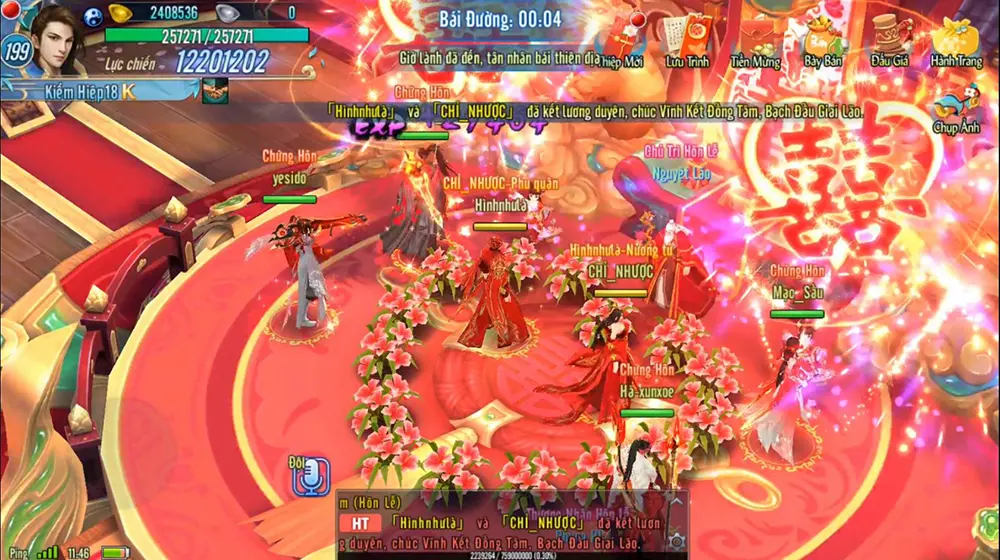
Task: Toggle the team voice microphone button
Action: (x=310, y=478)
